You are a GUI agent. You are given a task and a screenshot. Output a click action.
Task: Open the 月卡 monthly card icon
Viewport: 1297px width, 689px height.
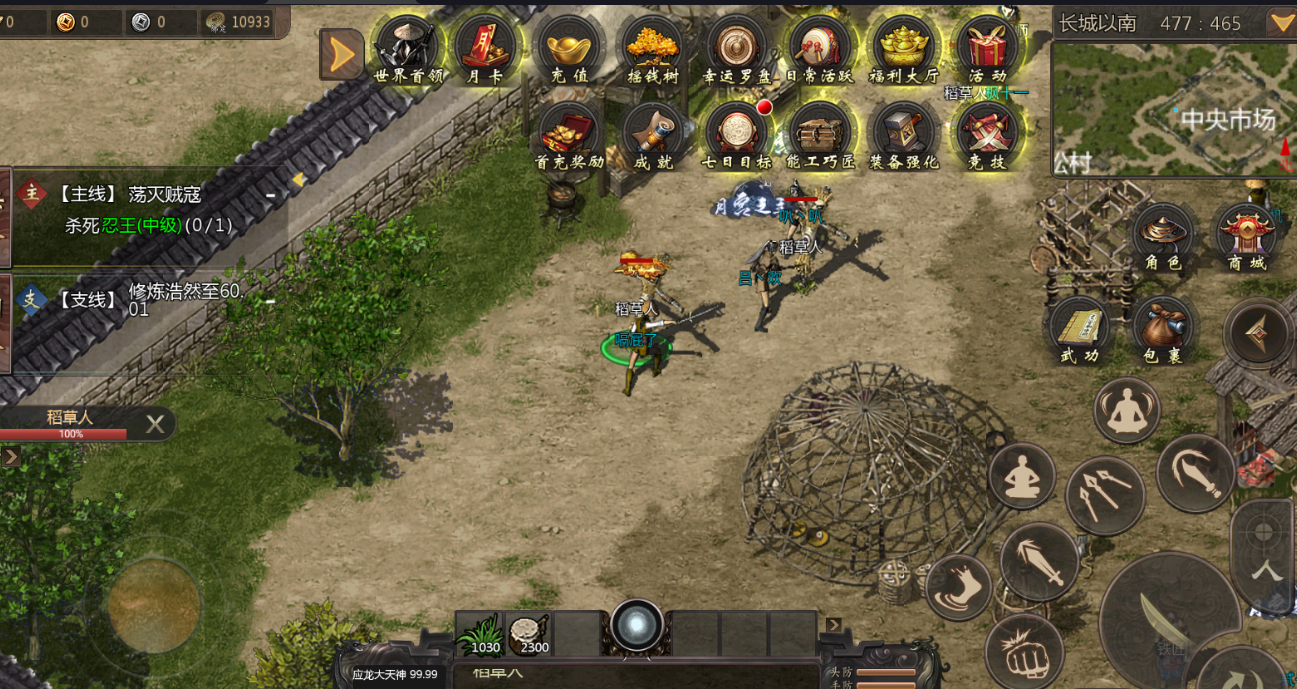pos(485,48)
